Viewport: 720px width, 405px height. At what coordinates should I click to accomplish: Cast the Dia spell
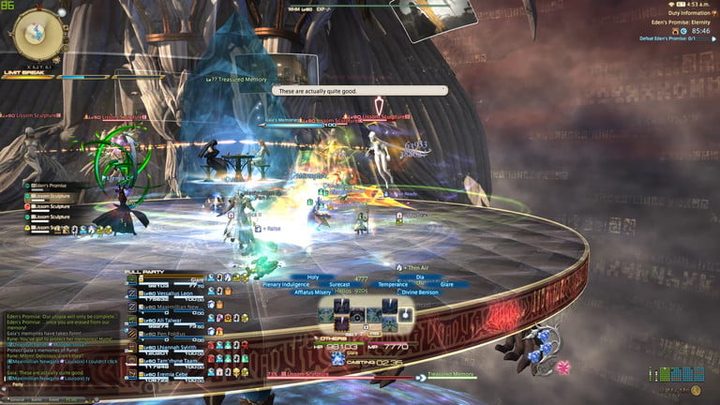point(419,277)
